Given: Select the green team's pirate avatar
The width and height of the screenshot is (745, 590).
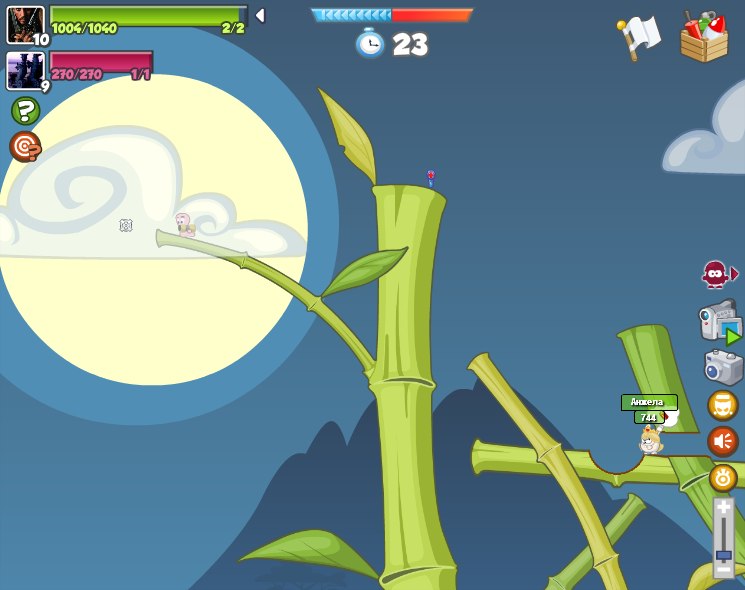Looking at the screenshot, I should coord(25,24).
